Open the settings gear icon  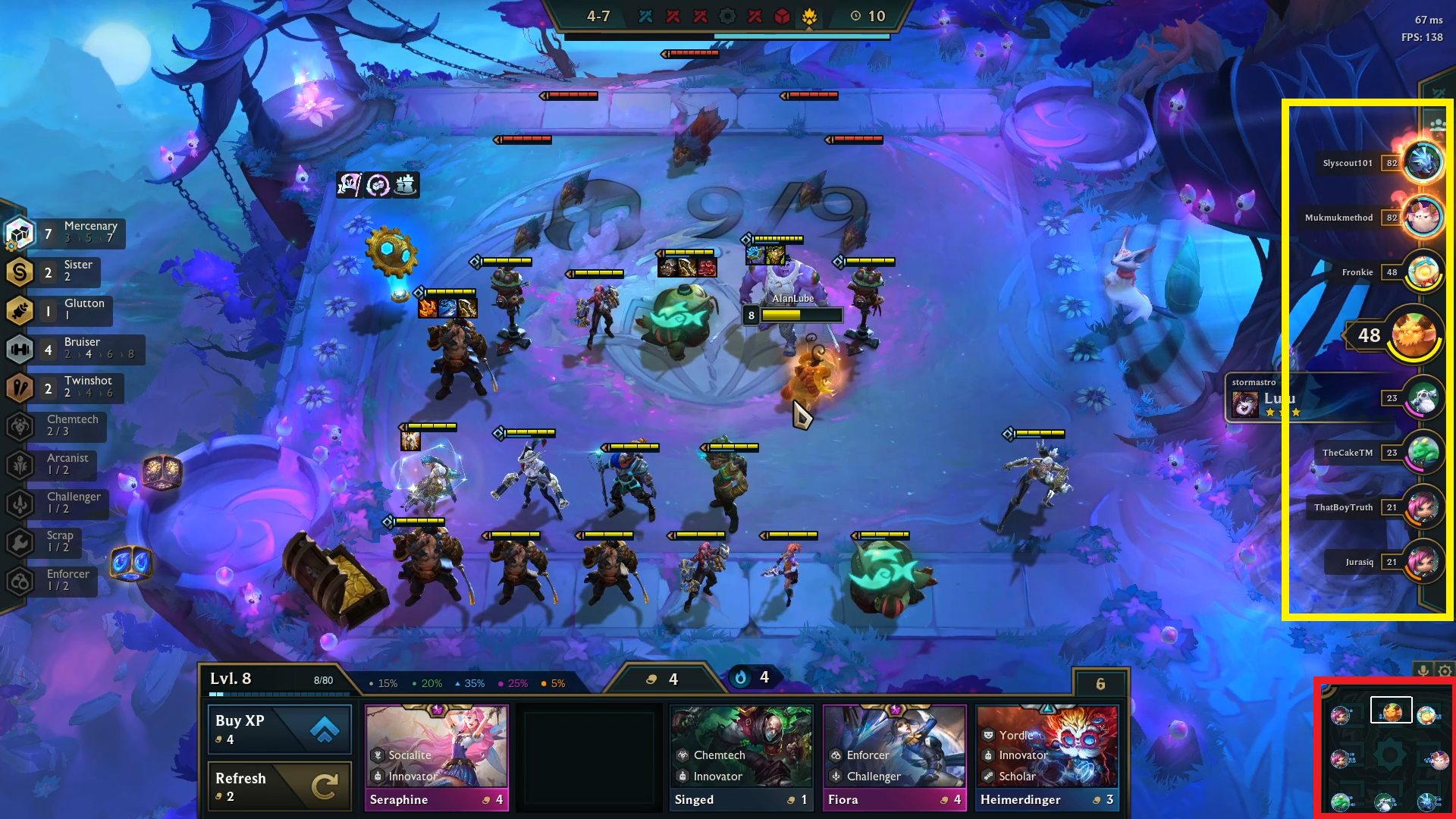click(1445, 671)
